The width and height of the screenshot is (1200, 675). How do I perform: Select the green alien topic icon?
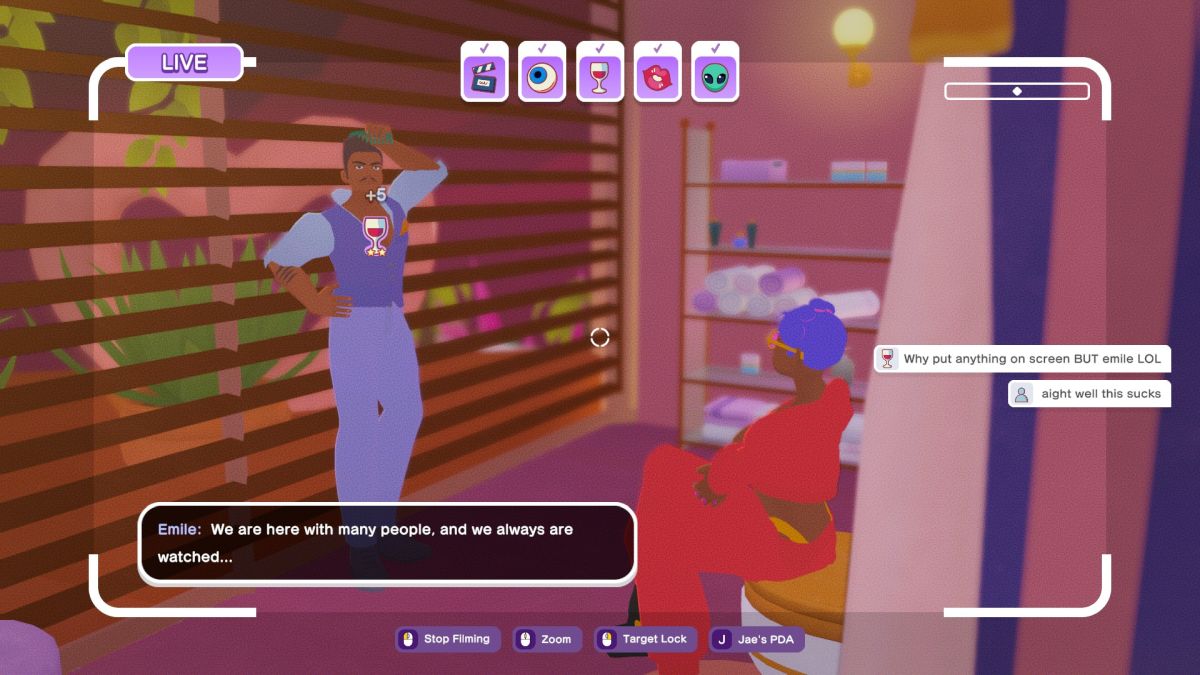click(x=715, y=77)
